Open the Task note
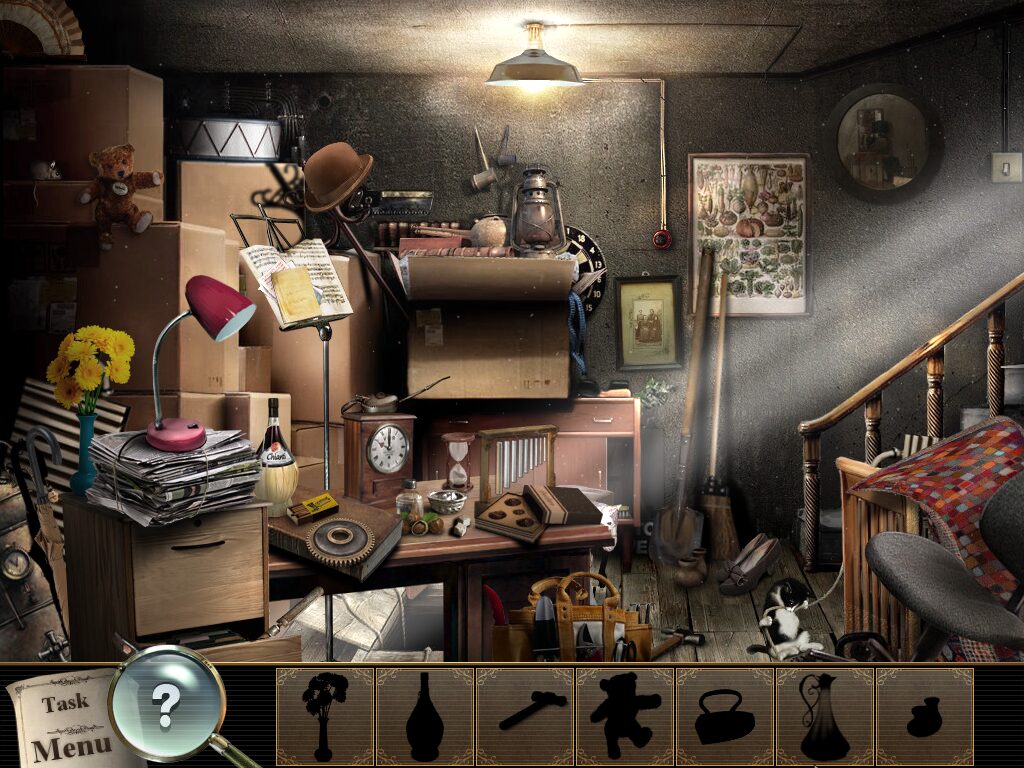The image size is (1024, 768). coord(65,703)
